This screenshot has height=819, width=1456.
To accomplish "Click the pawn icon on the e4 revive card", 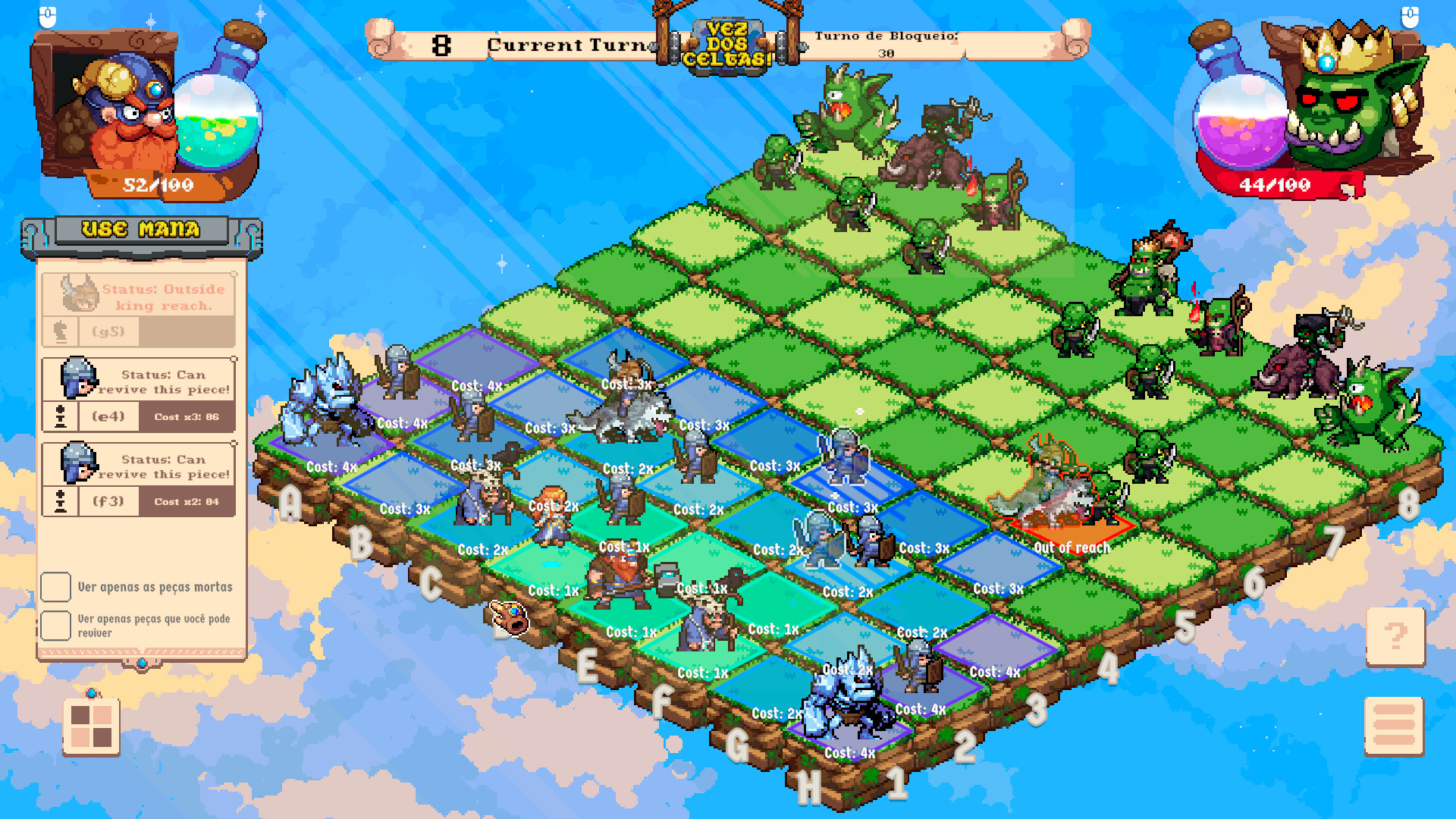I will (61, 416).
